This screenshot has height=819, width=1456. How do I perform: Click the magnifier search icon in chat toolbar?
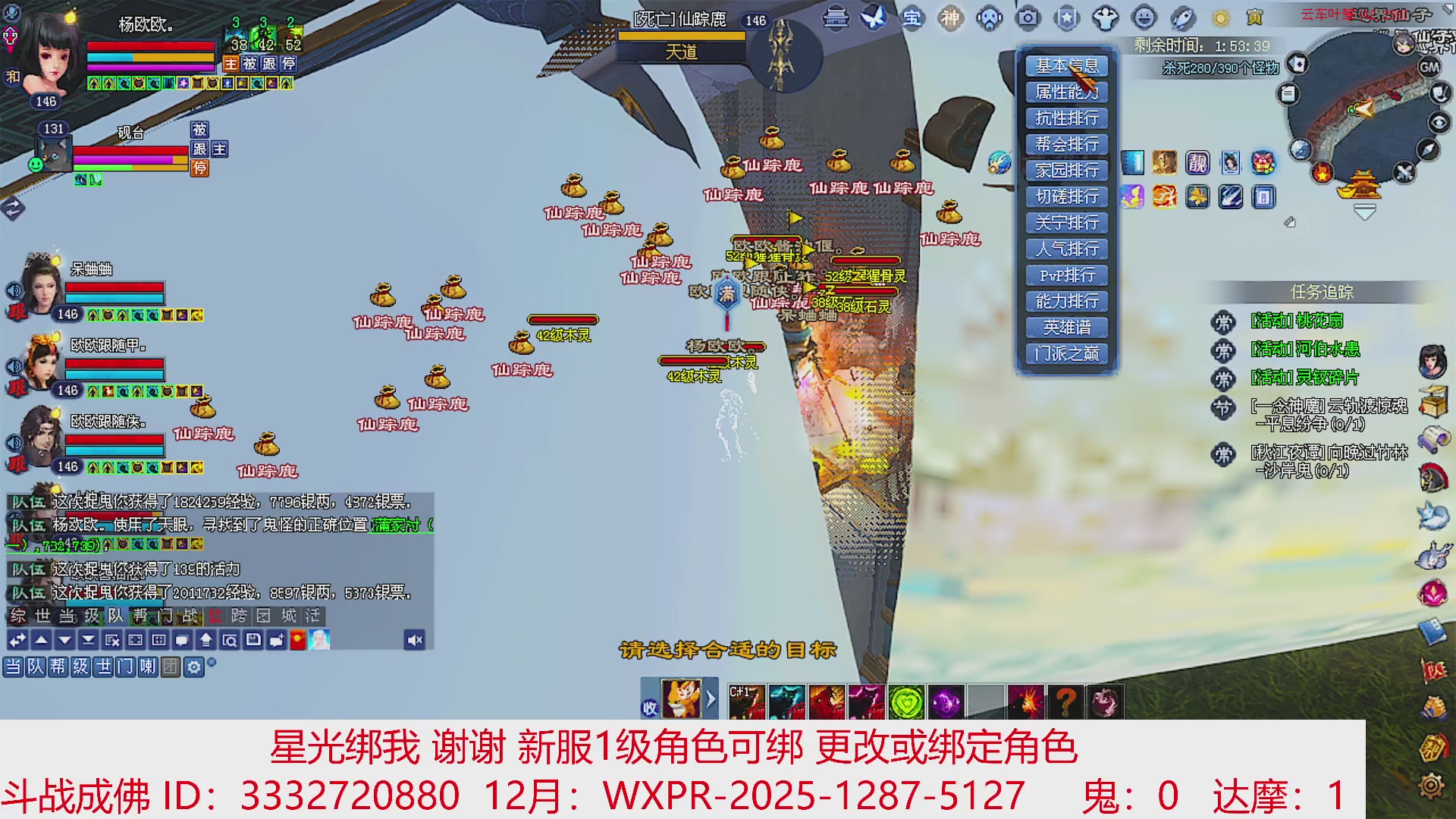pos(231,639)
